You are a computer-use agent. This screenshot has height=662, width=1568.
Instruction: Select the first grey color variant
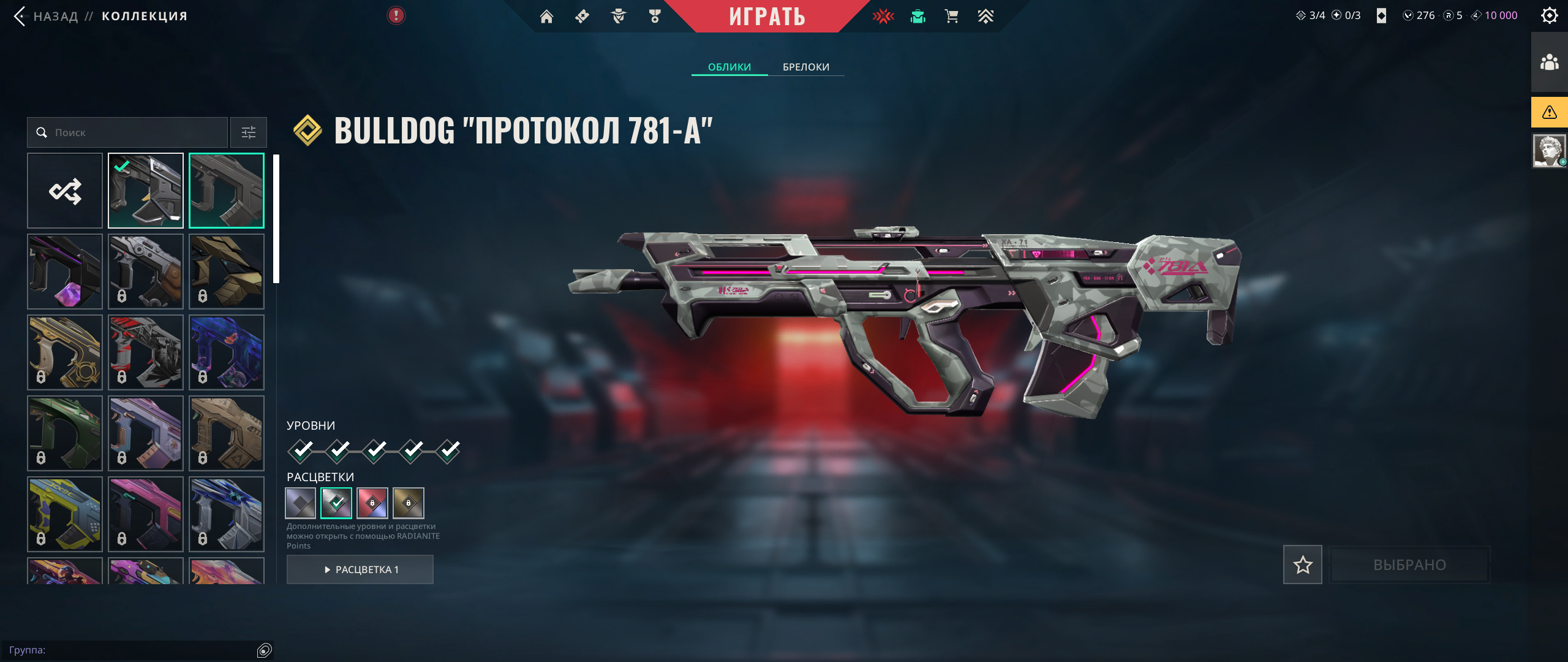(301, 503)
